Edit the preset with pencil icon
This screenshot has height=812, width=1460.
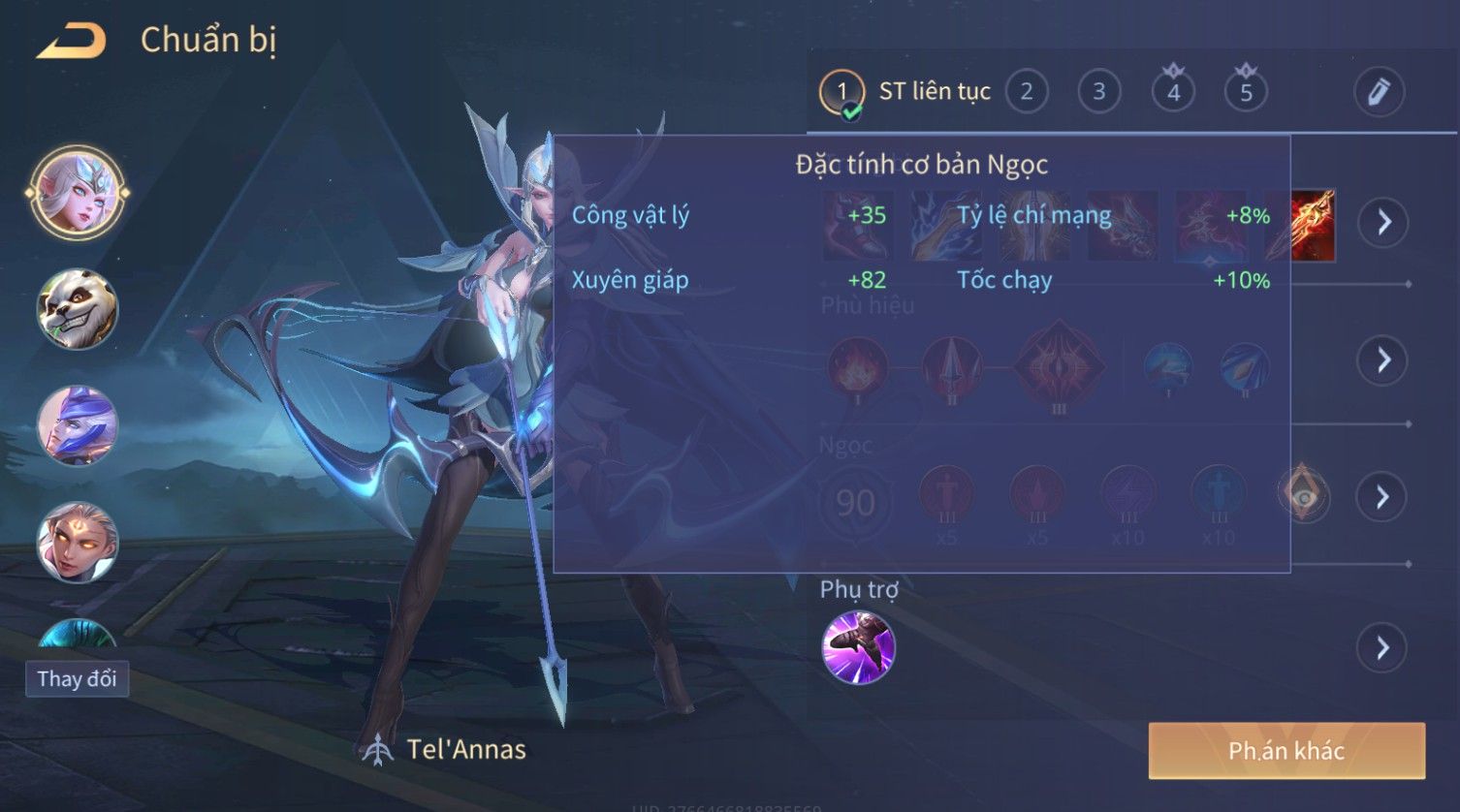click(1378, 92)
